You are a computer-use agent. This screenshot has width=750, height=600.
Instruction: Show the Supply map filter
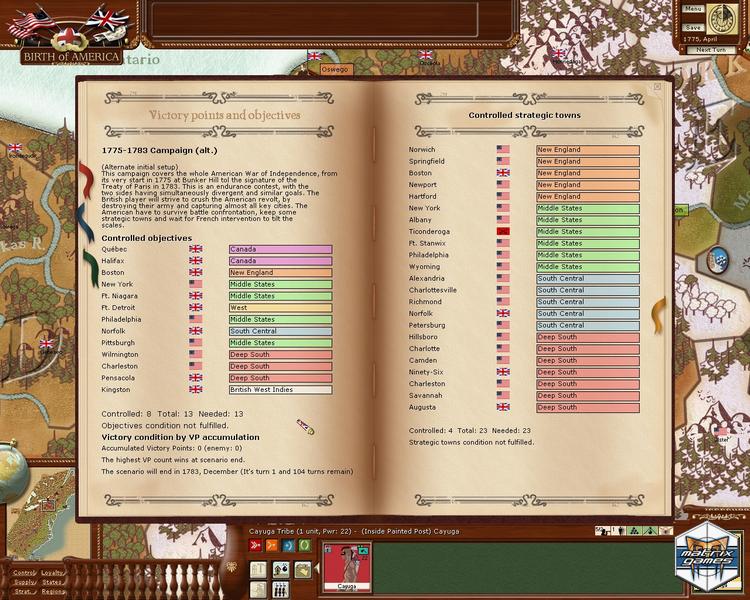23,582
